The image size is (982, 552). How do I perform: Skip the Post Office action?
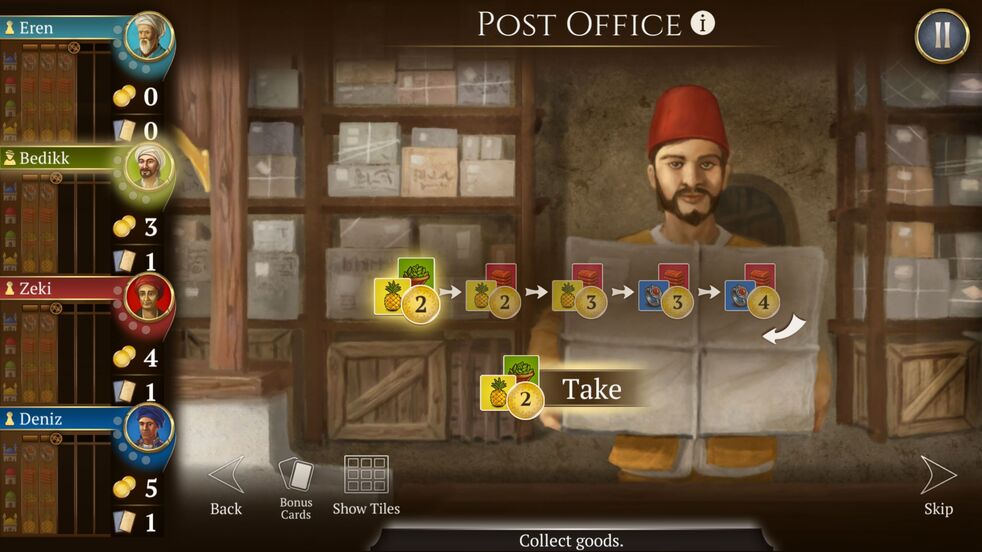click(938, 486)
